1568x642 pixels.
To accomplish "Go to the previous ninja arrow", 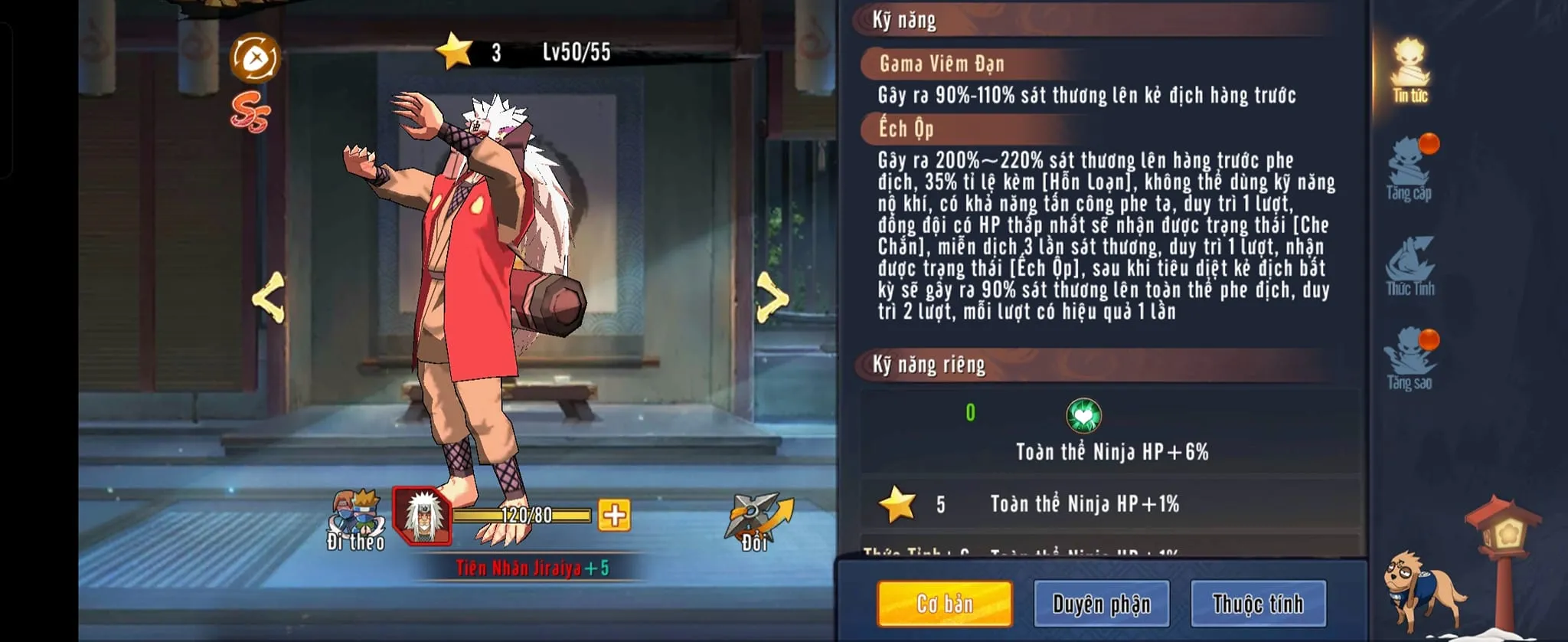I will (269, 297).
